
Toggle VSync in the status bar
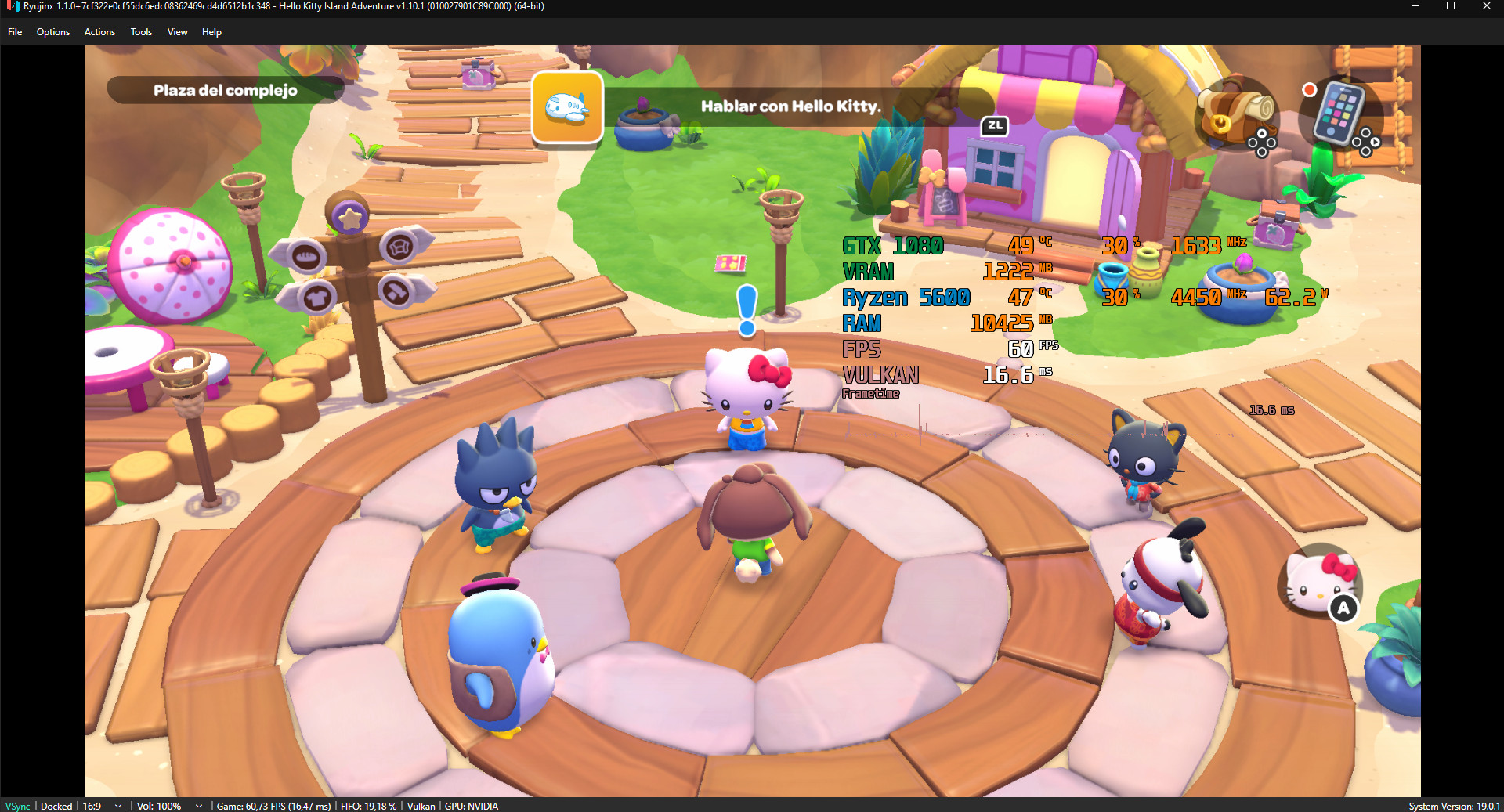tap(17, 806)
